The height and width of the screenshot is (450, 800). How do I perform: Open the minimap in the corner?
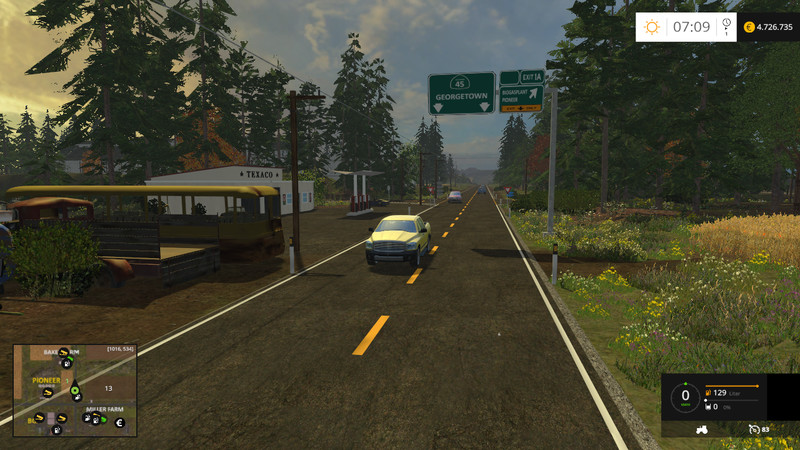75,391
